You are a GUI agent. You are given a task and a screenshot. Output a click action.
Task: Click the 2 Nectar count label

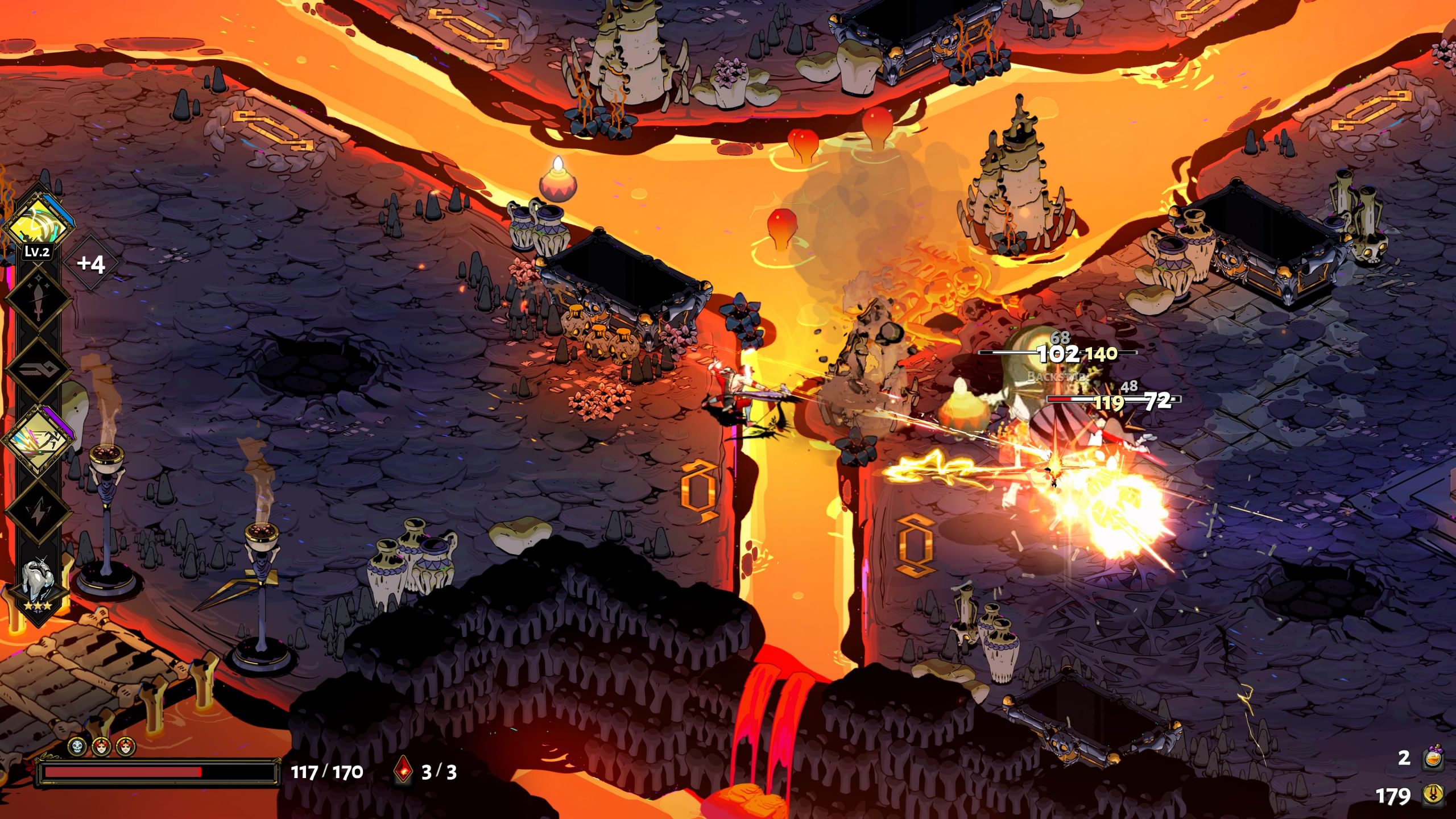click(1405, 758)
